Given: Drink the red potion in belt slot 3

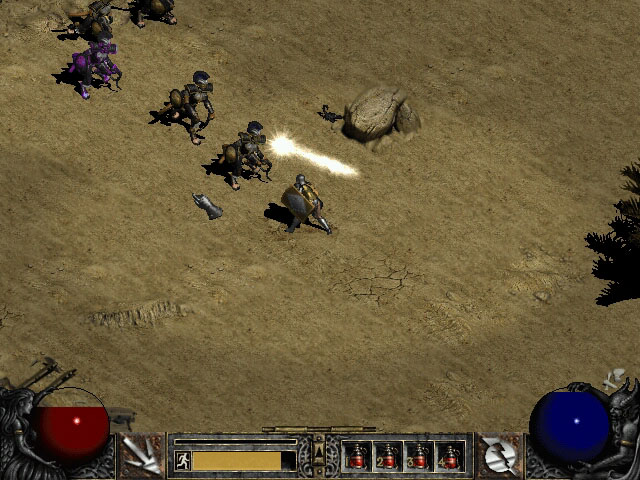Looking at the screenshot, I should [x=419, y=457].
